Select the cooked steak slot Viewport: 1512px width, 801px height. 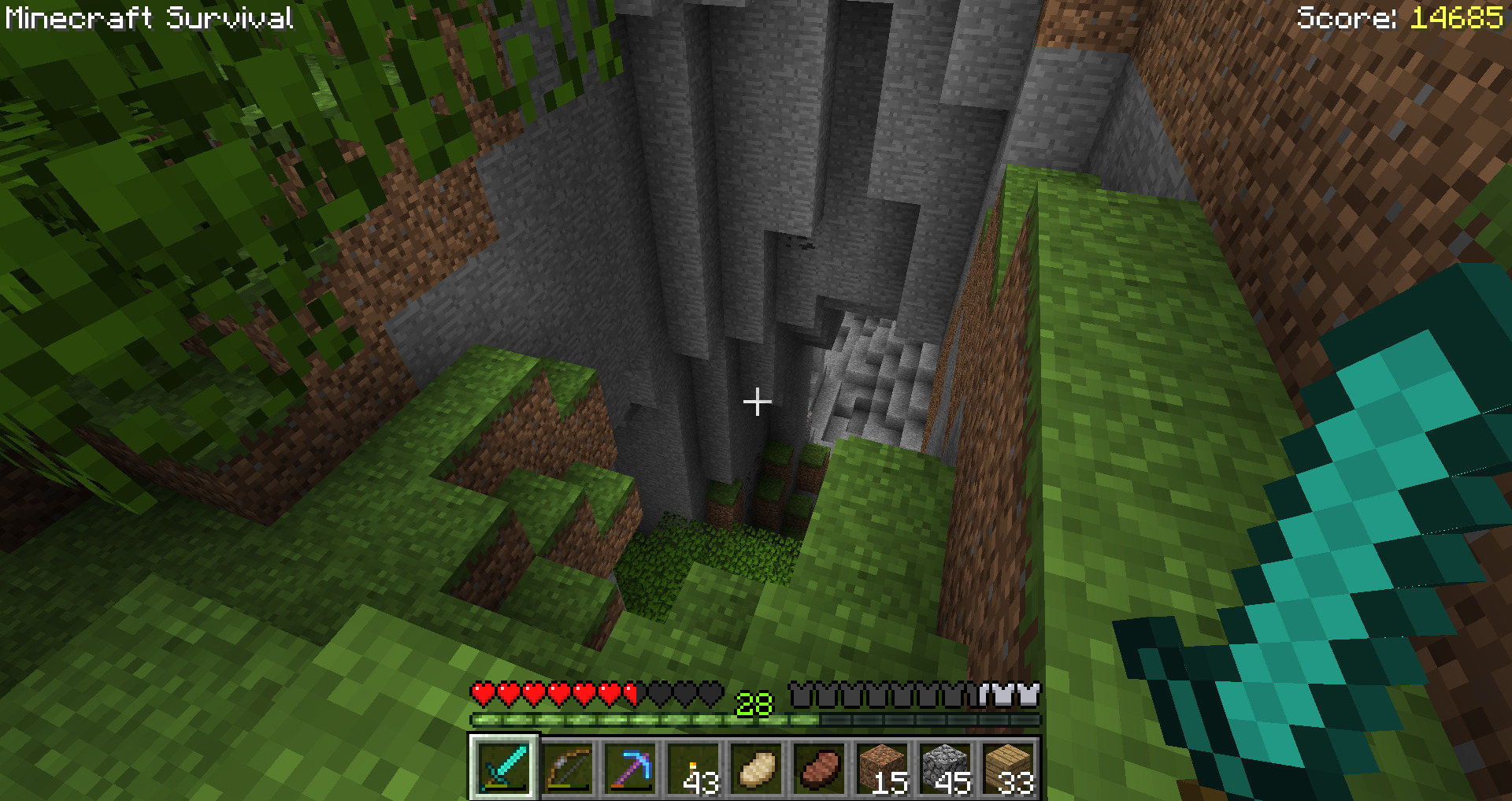(820, 767)
